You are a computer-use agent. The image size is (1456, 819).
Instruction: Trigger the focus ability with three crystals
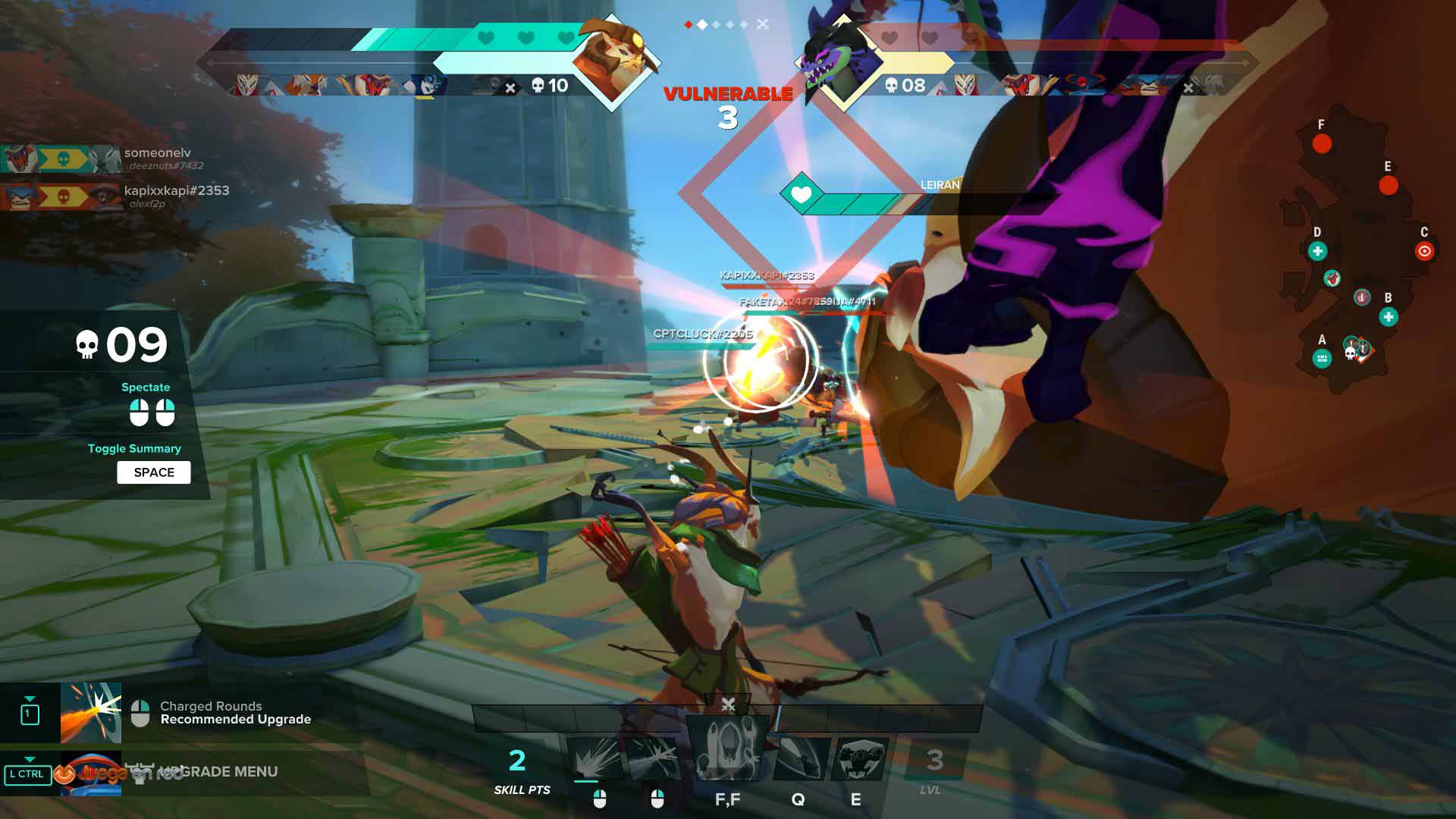click(726, 751)
